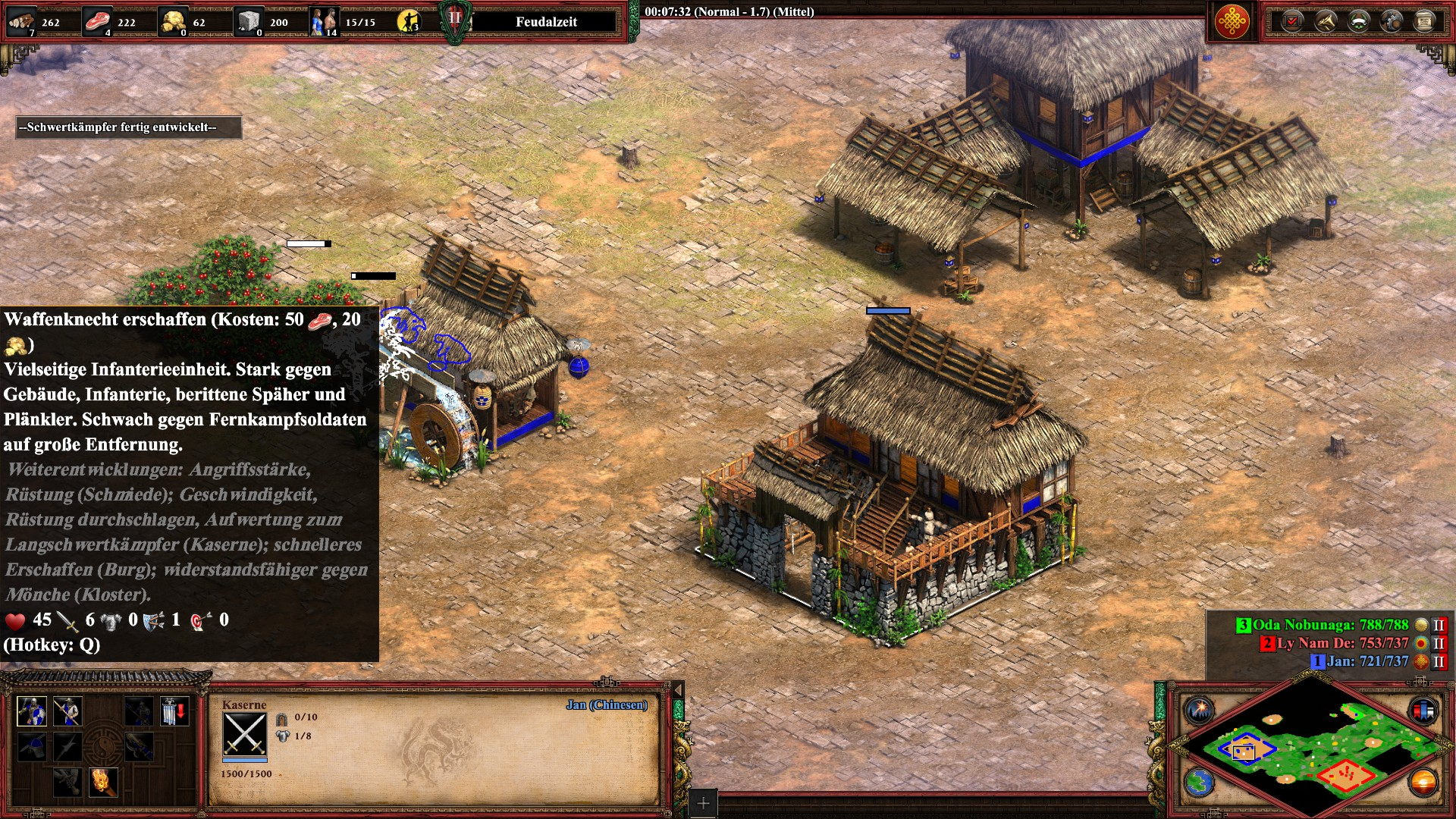Train a spearman from the Kaserne
The width and height of the screenshot is (1456, 819).
pyautogui.click(x=67, y=711)
